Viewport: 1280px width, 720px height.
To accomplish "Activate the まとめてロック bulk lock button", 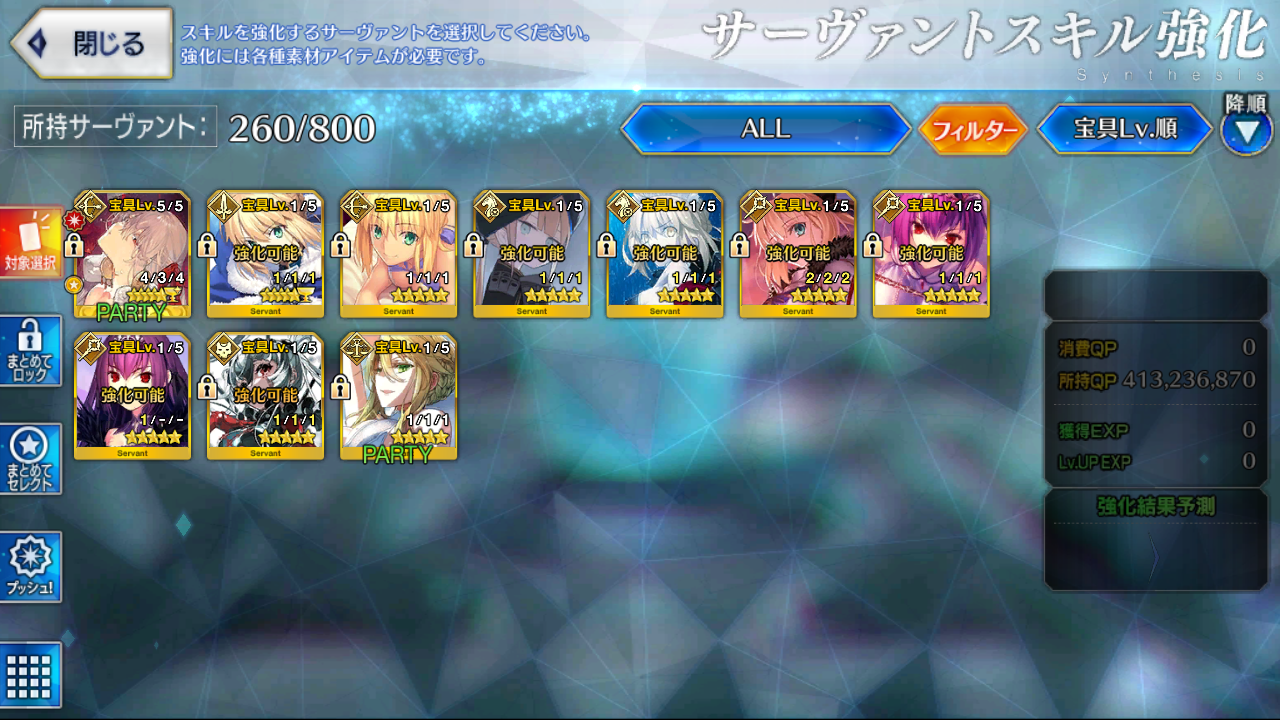I will [x=31, y=351].
